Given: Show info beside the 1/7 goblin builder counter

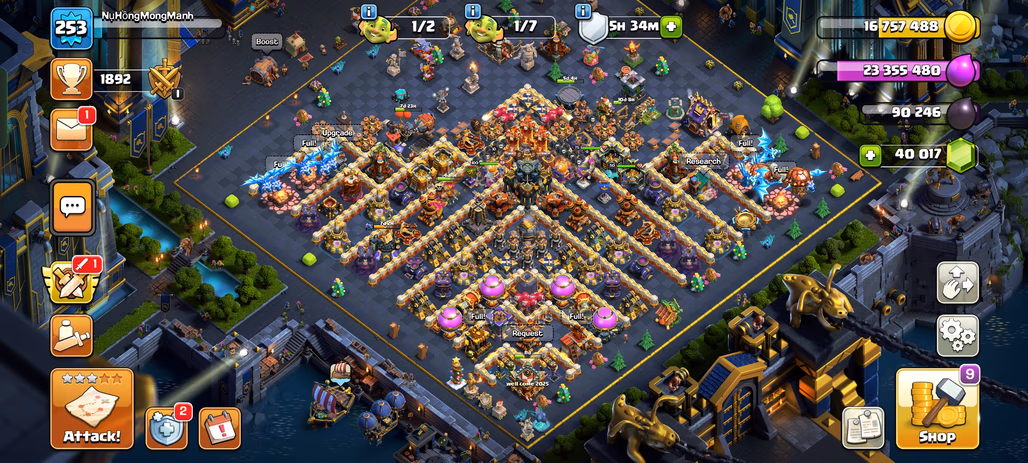Looking at the screenshot, I should click(x=474, y=12).
